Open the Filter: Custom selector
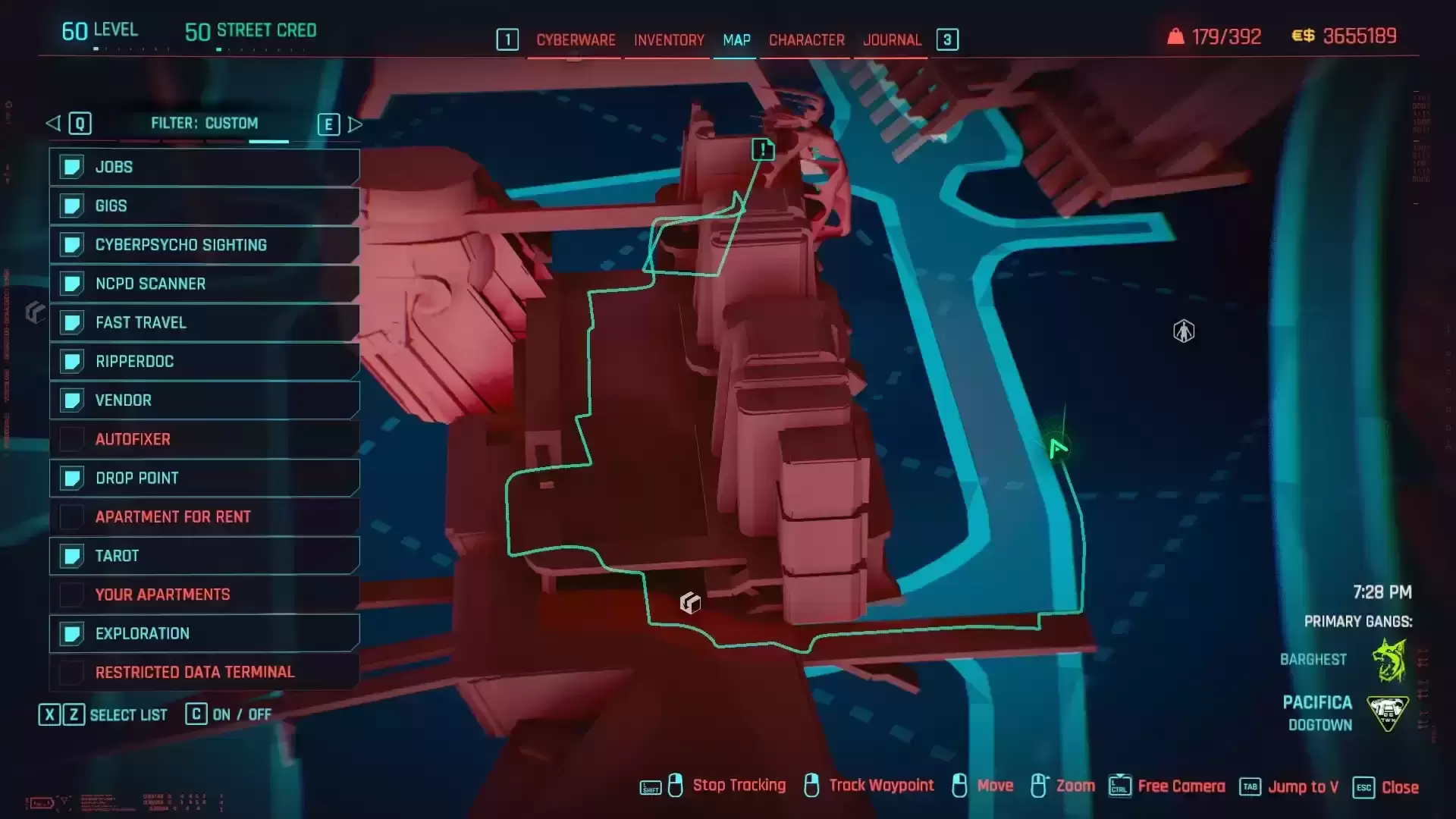The image size is (1456, 819). pyautogui.click(x=206, y=124)
